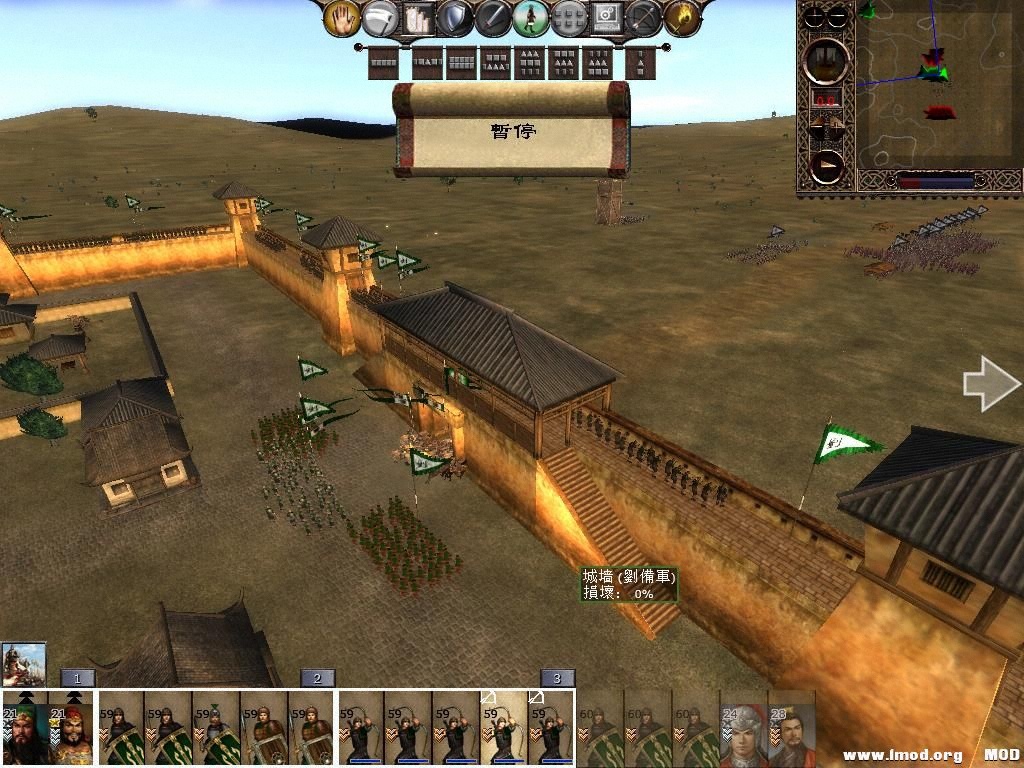Select group 3 tab
The width and height of the screenshot is (1024, 768).
pyautogui.click(x=557, y=678)
